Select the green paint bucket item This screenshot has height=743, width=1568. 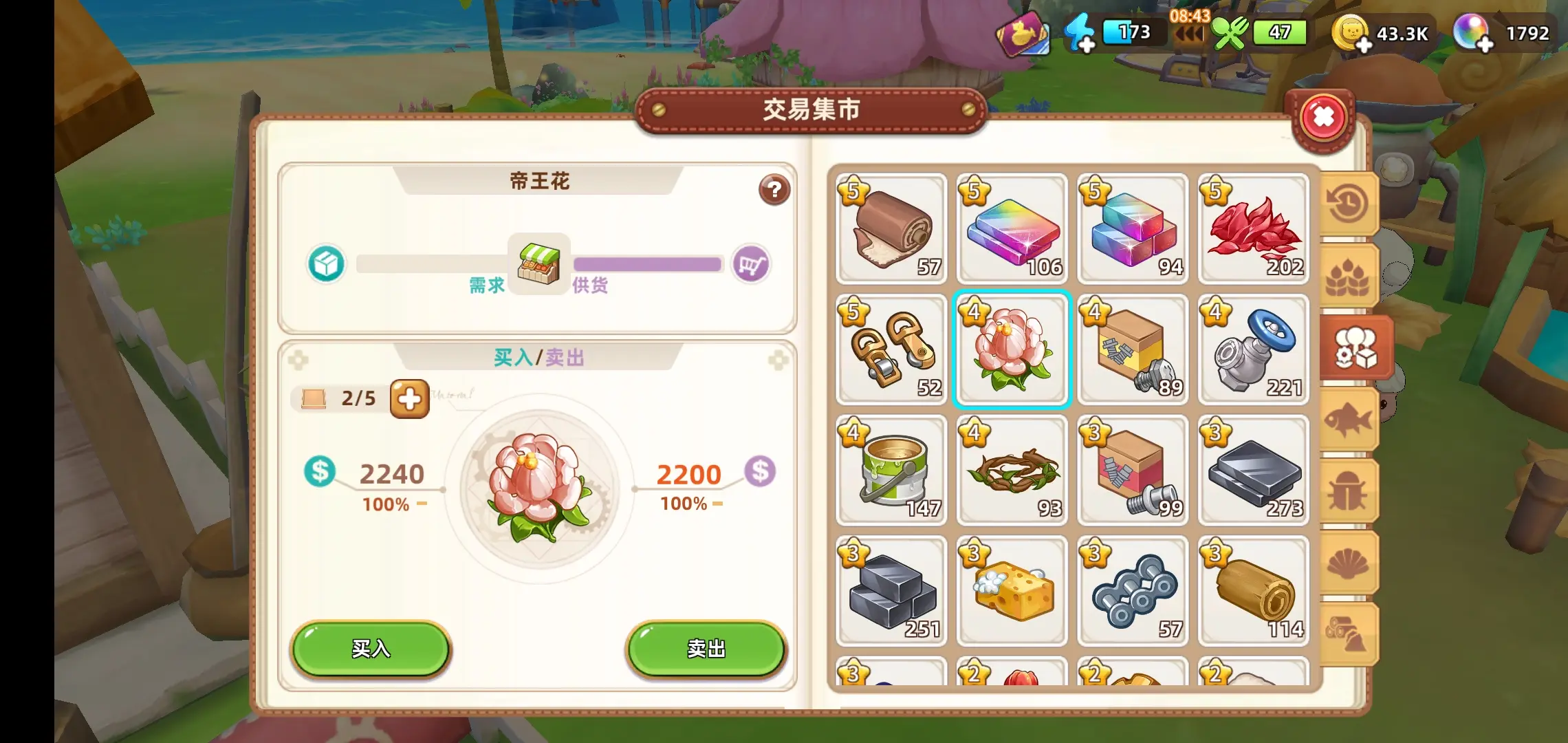tap(891, 471)
